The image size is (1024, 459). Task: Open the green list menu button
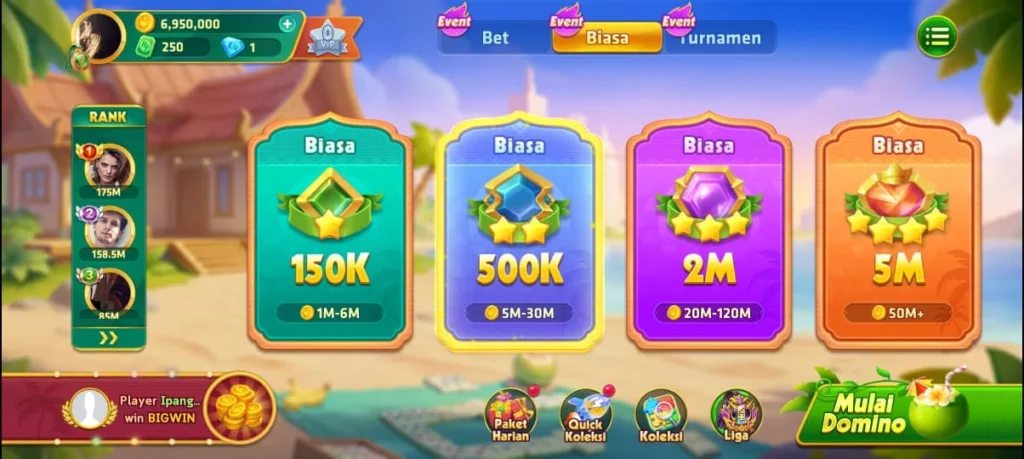[937, 37]
